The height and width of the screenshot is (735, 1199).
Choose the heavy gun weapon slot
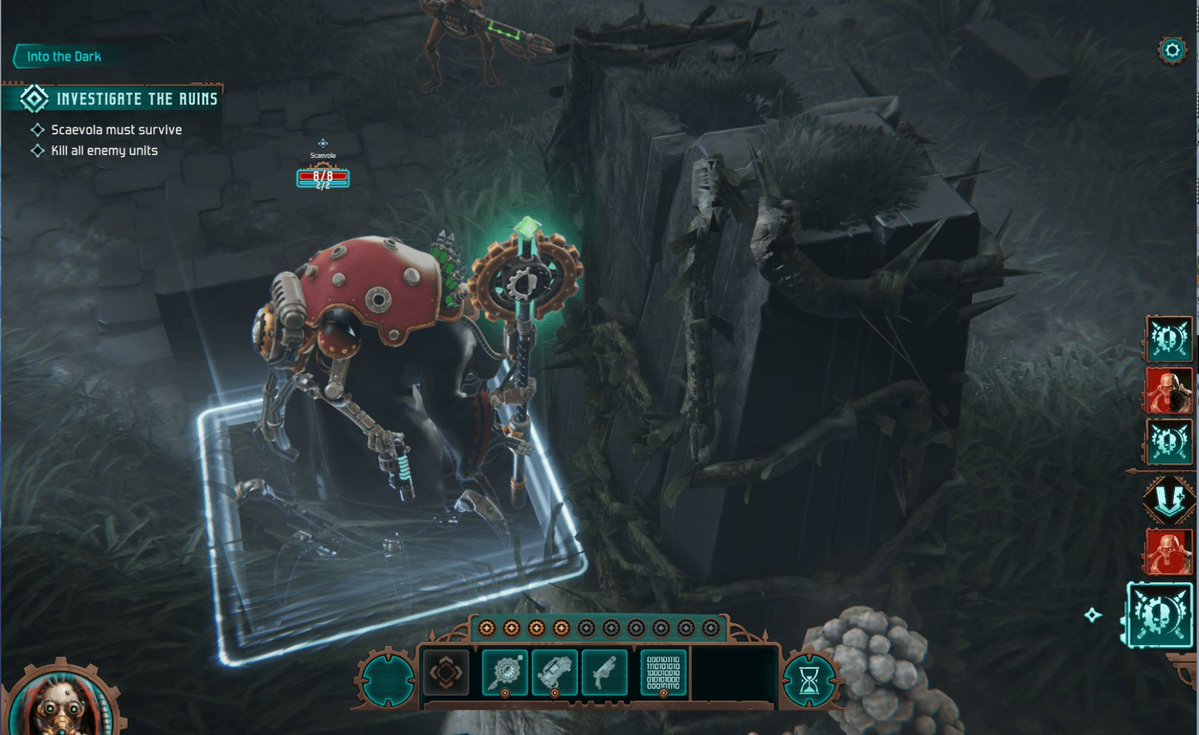[555, 673]
